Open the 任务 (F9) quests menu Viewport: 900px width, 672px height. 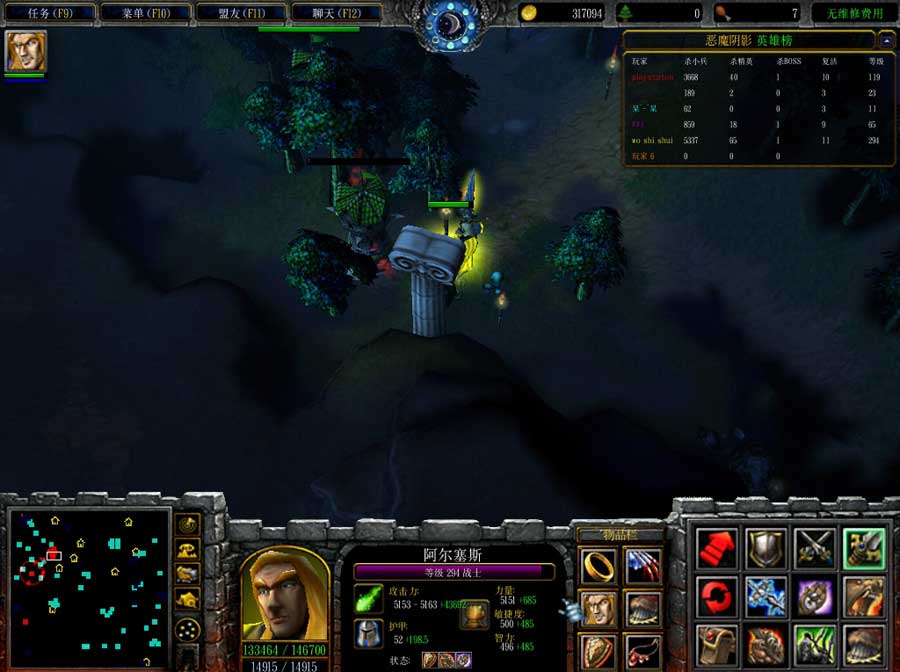[x=50, y=13]
